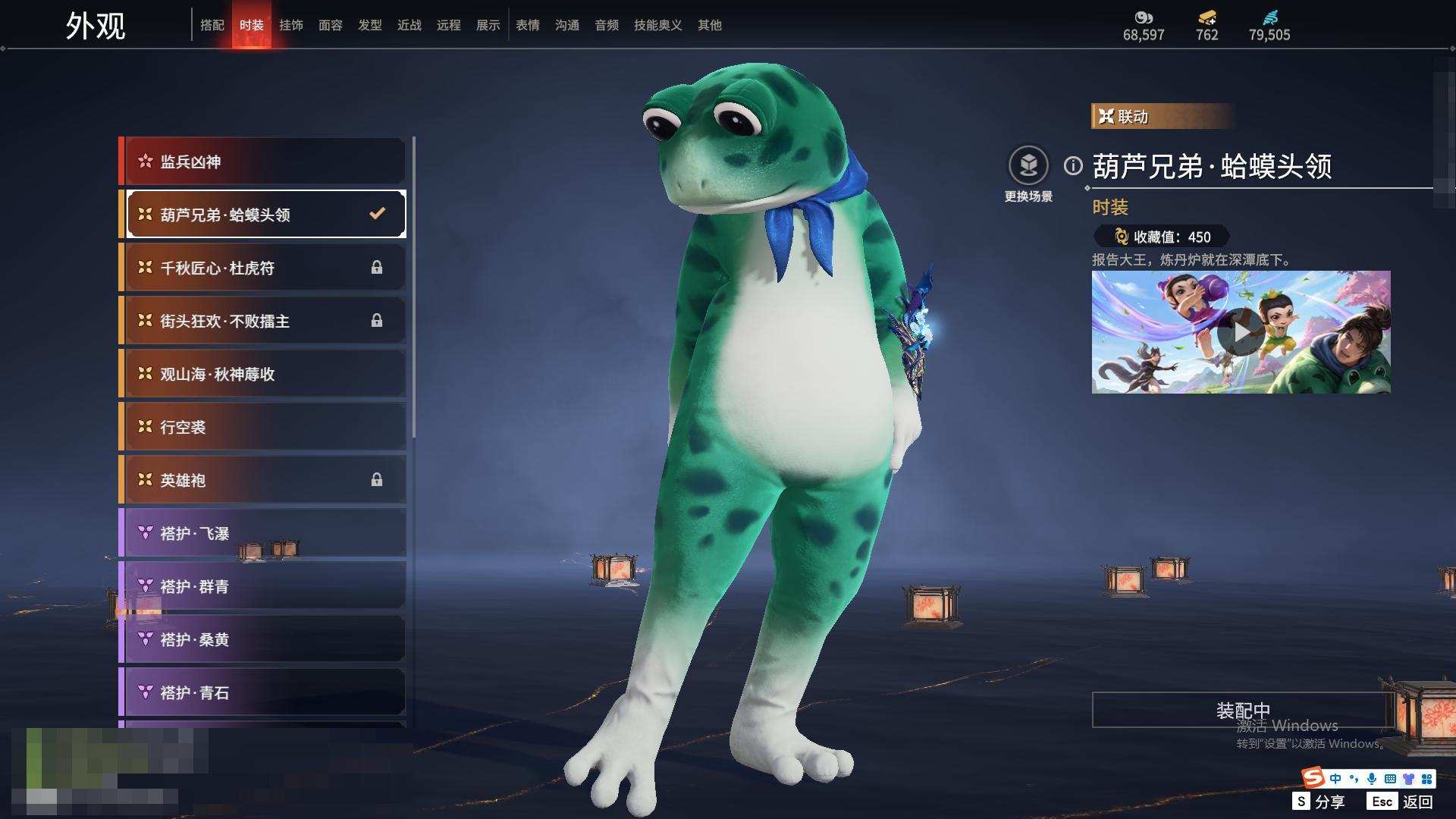Viewport: 1456px width, 819px height.
Task: Go to the 发型 tab
Action: coord(370,25)
